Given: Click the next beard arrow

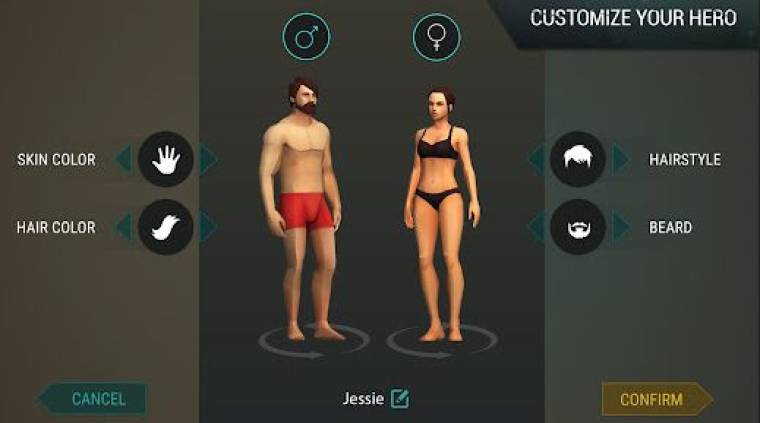Looking at the screenshot, I should point(621,227).
